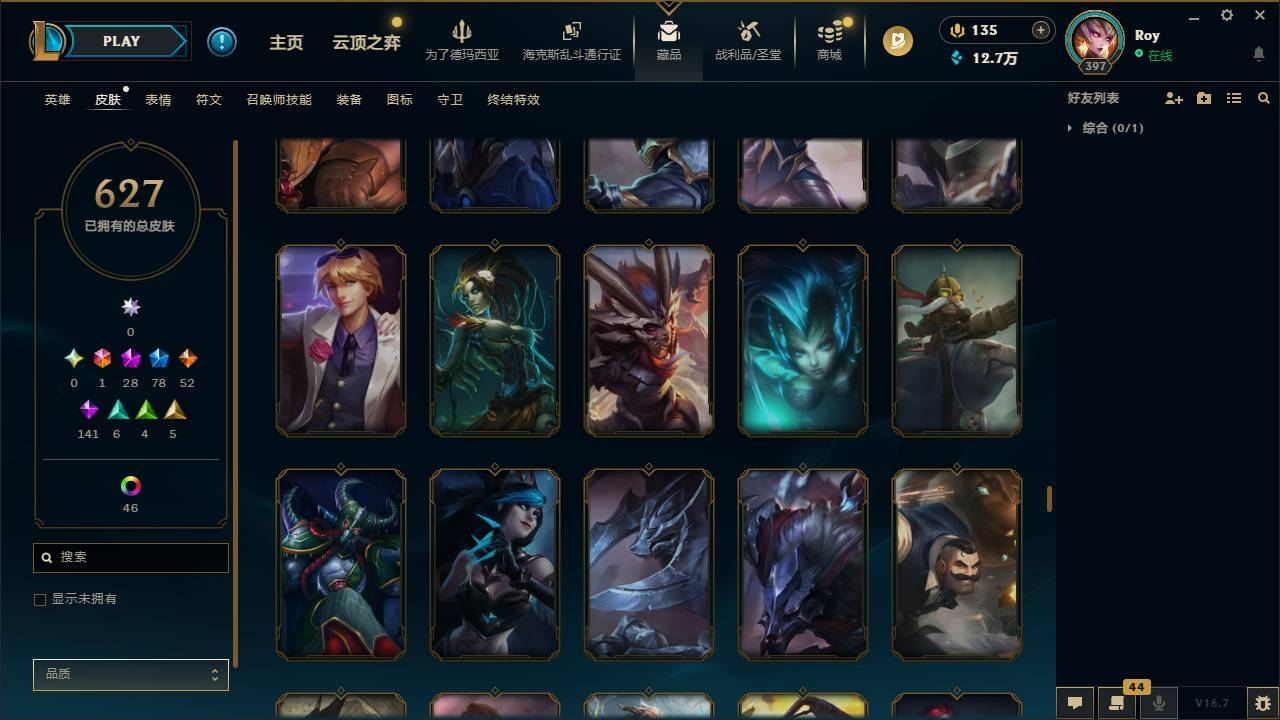The image size is (1280, 720).
Task: Open the friend list search icon
Action: [1264, 97]
